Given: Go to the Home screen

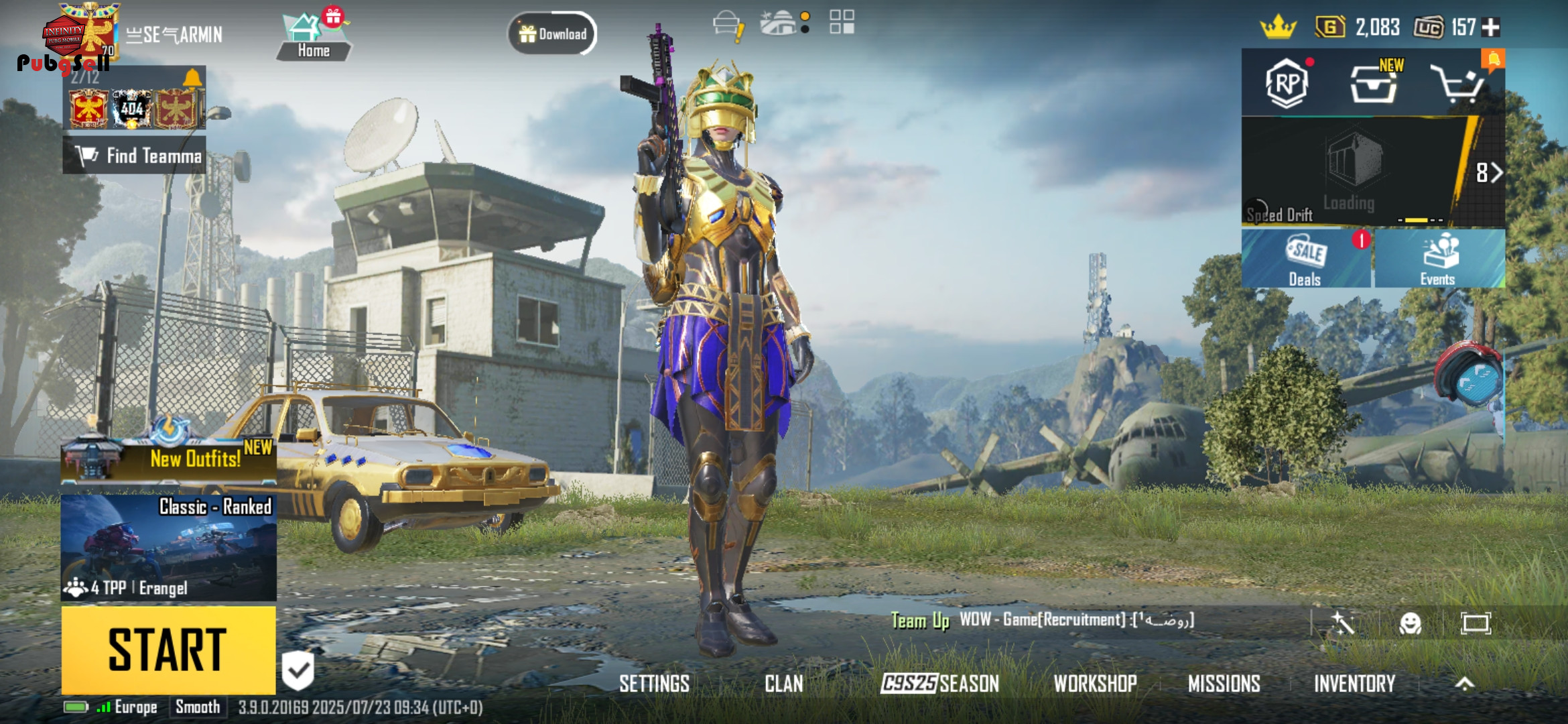Looking at the screenshot, I should coord(313,38).
